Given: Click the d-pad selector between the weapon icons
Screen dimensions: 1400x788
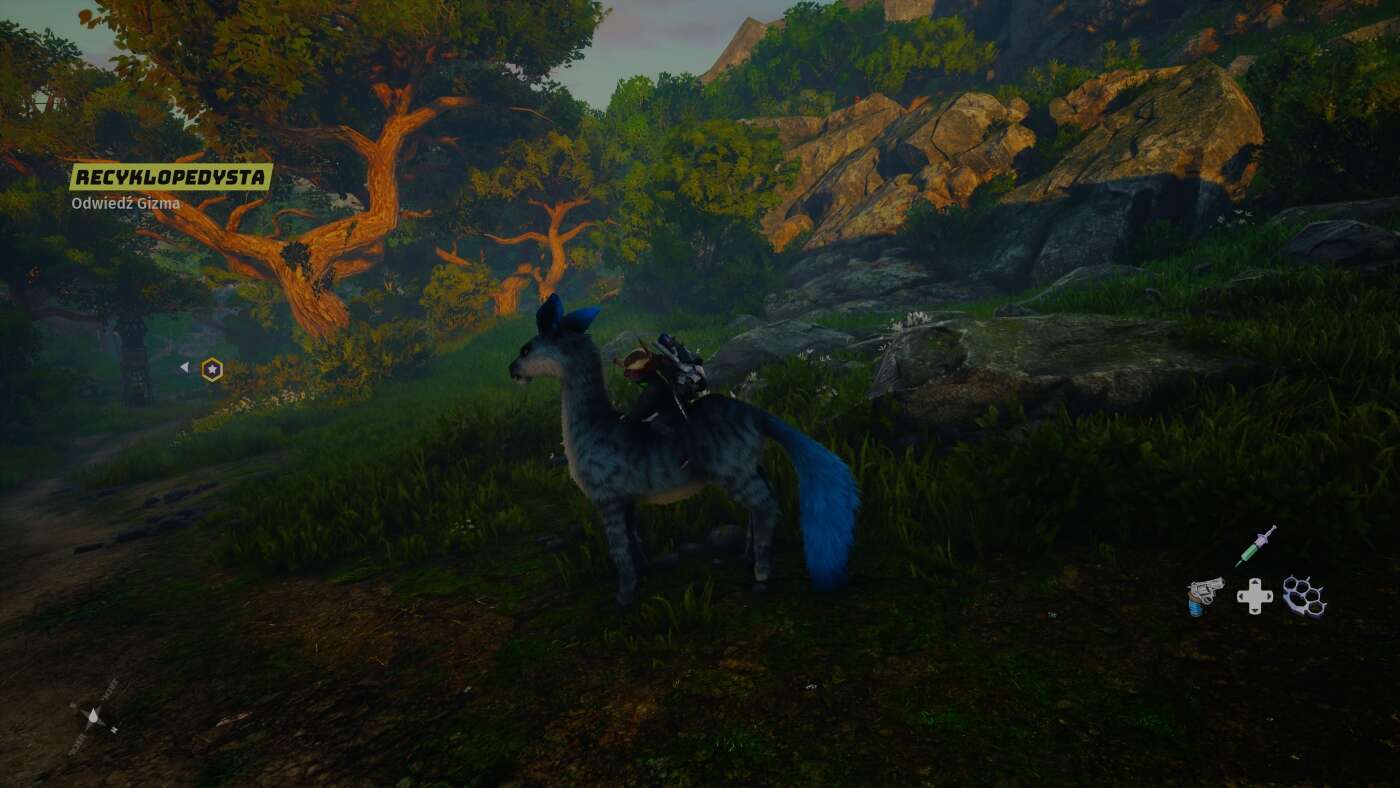Looking at the screenshot, I should point(1255,596).
